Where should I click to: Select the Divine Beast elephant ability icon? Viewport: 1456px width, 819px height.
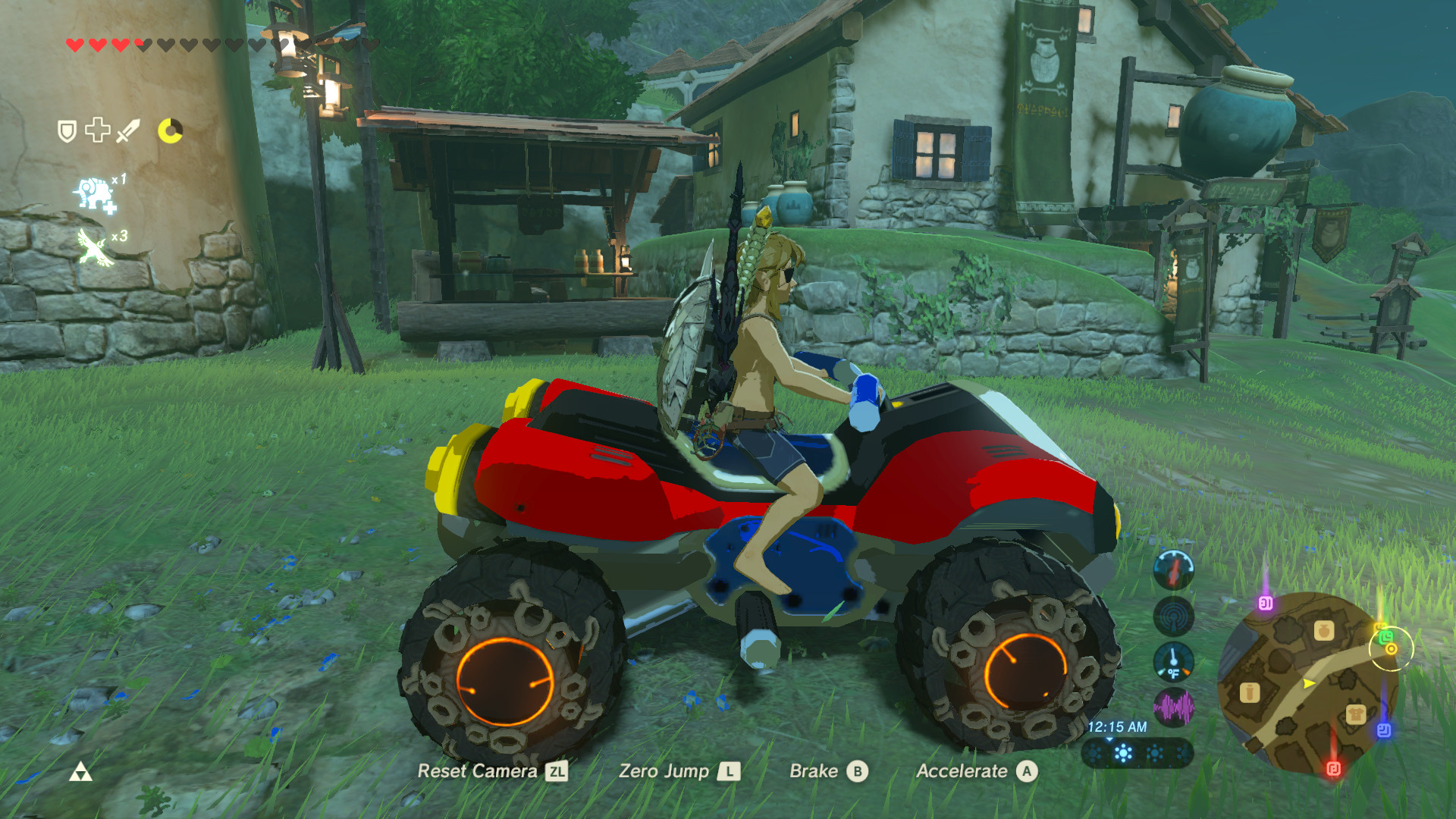pos(95,194)
